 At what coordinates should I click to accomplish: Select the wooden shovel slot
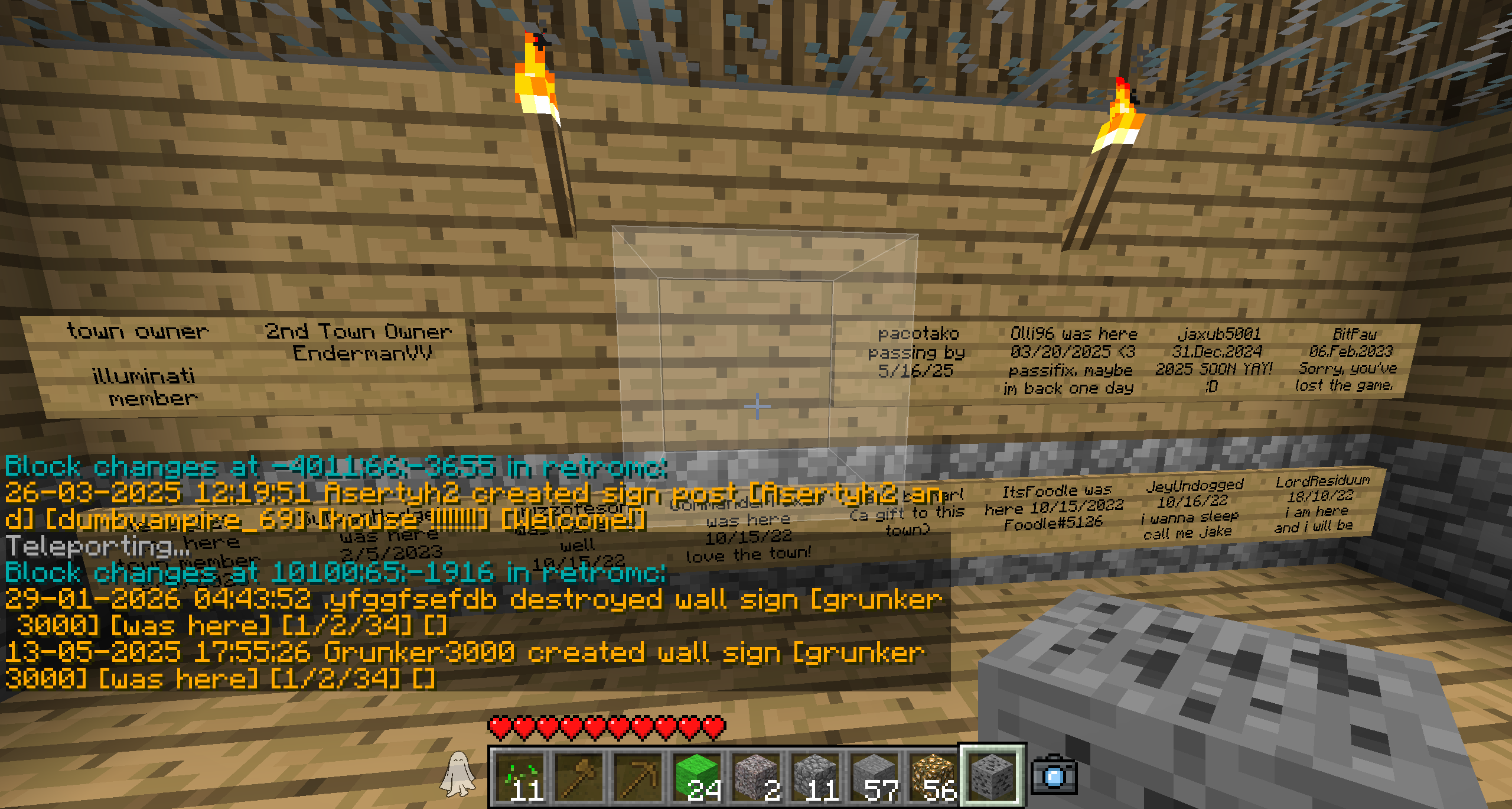pos(579,776)
